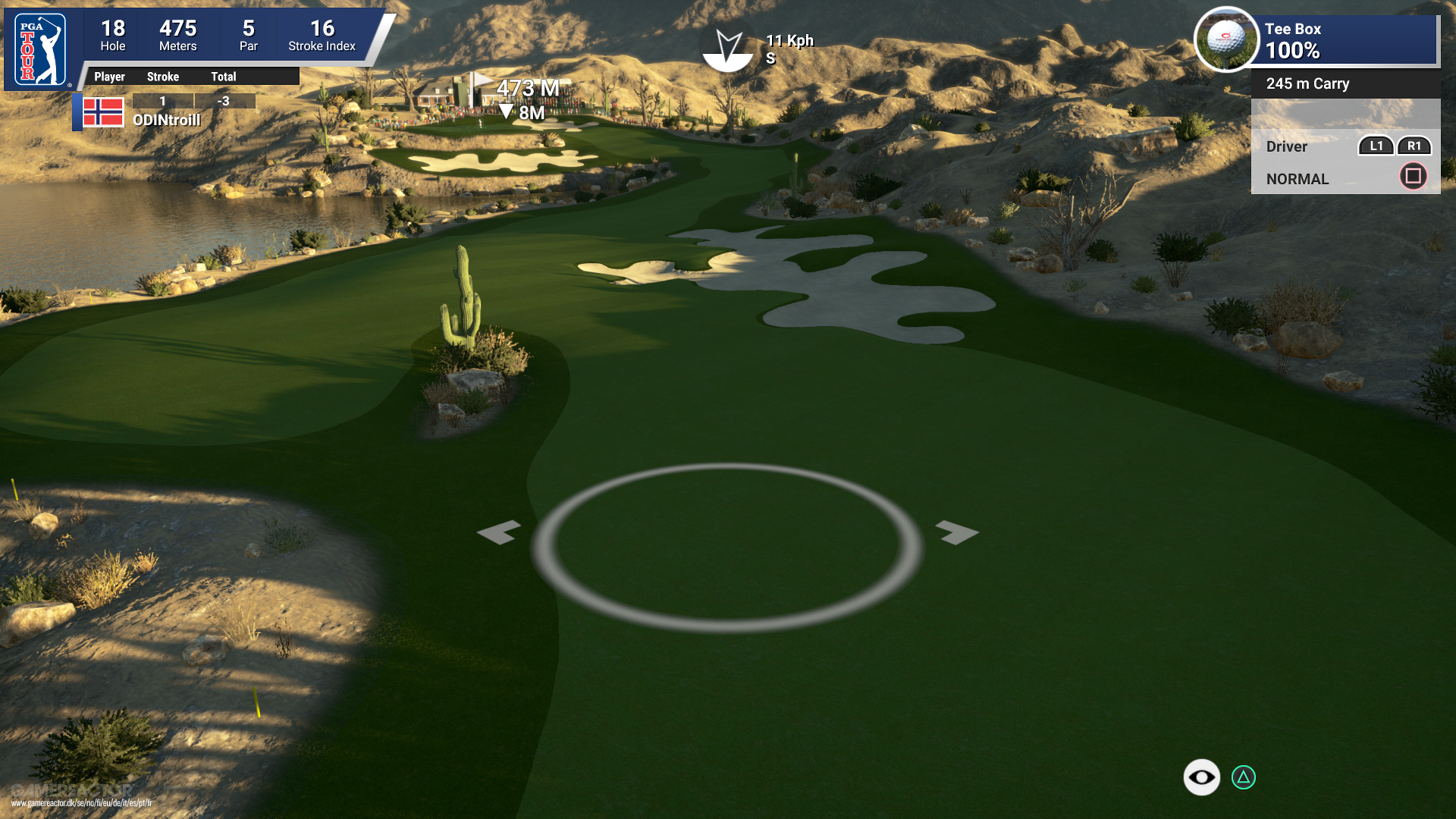The height and width of the screenshot is (819, 1456).
Task: Select the Driver club selector
Action: coord(1286,146)
